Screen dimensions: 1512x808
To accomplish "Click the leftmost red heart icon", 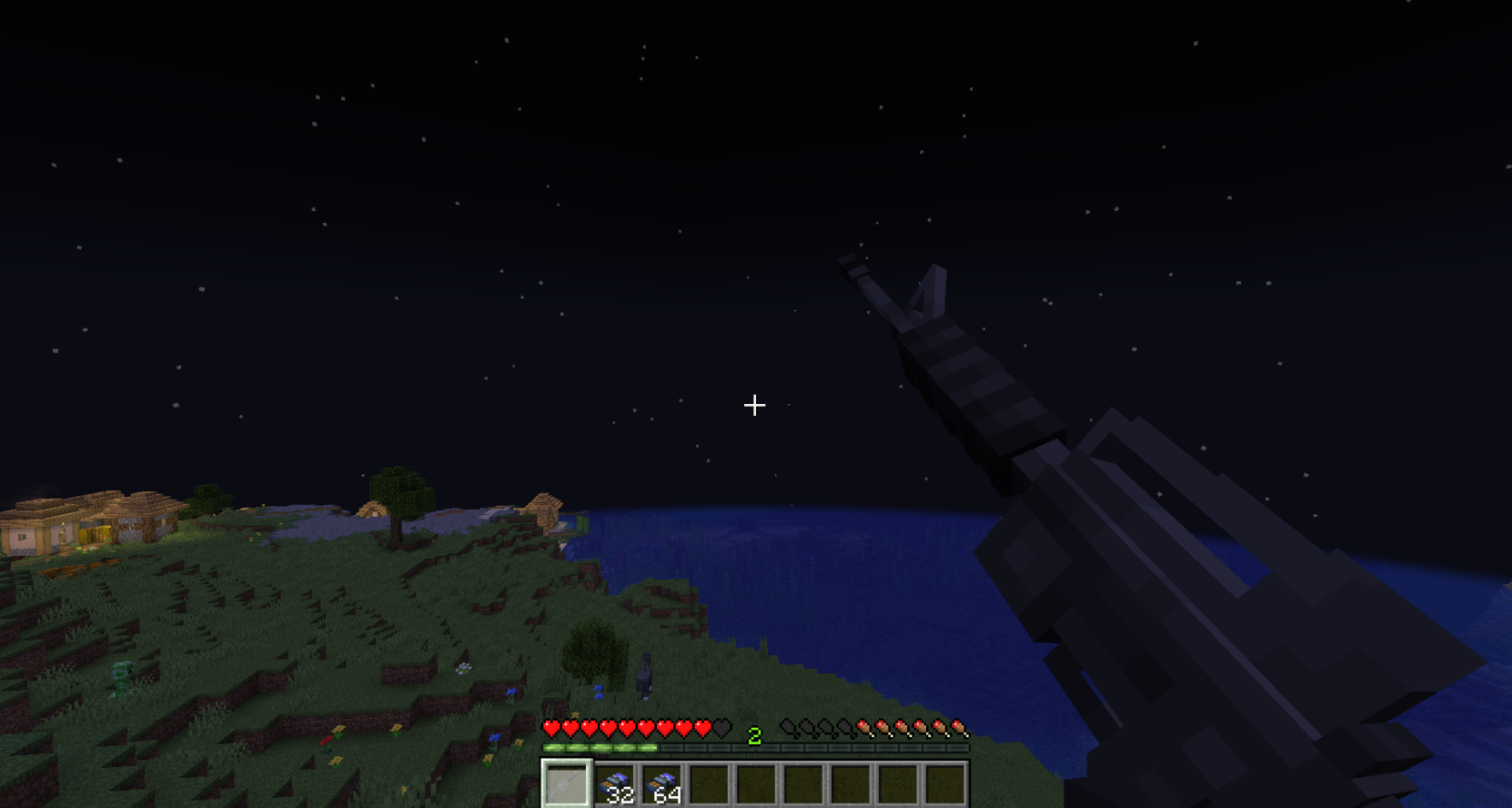I will click(551, 728).
